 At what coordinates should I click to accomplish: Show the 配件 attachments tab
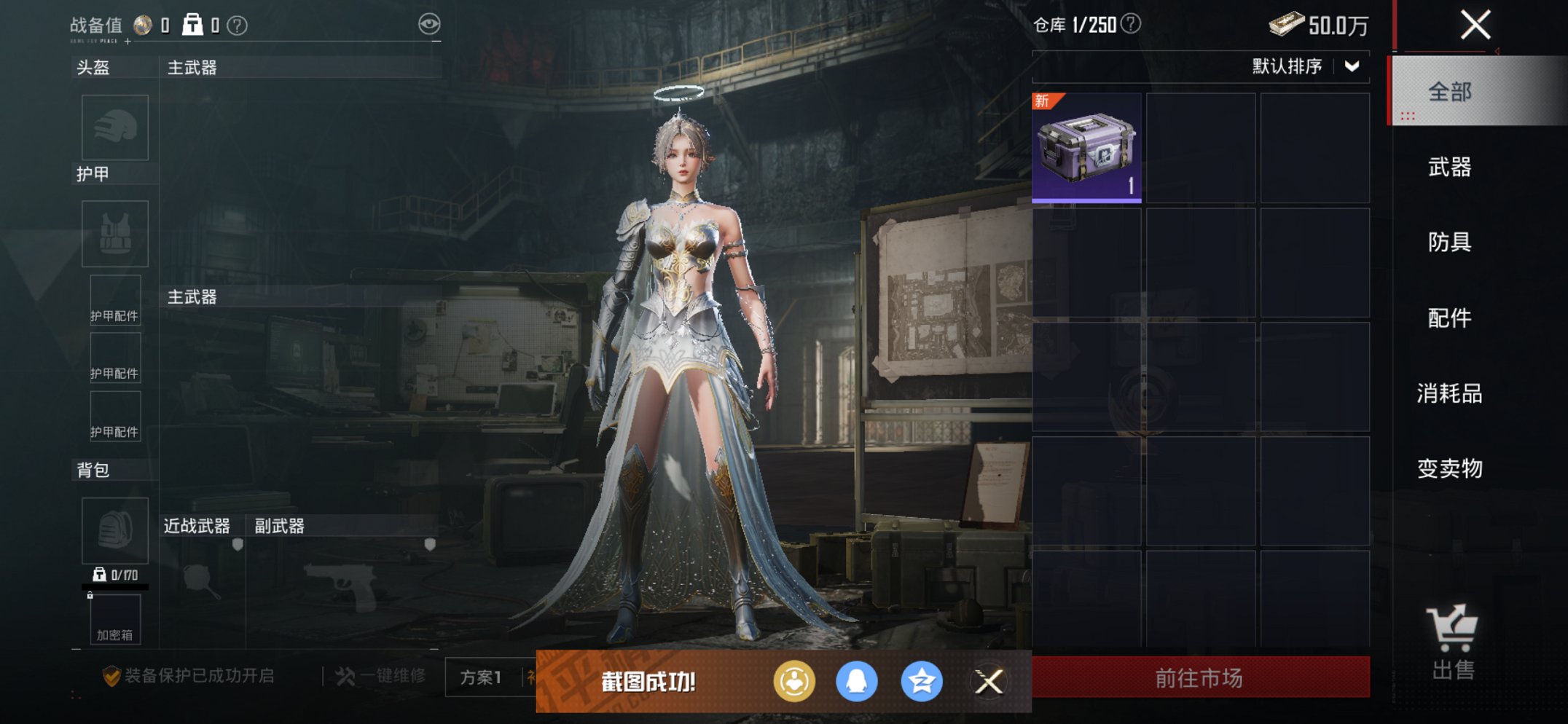pyautogui.click(x=1450, y=318)
